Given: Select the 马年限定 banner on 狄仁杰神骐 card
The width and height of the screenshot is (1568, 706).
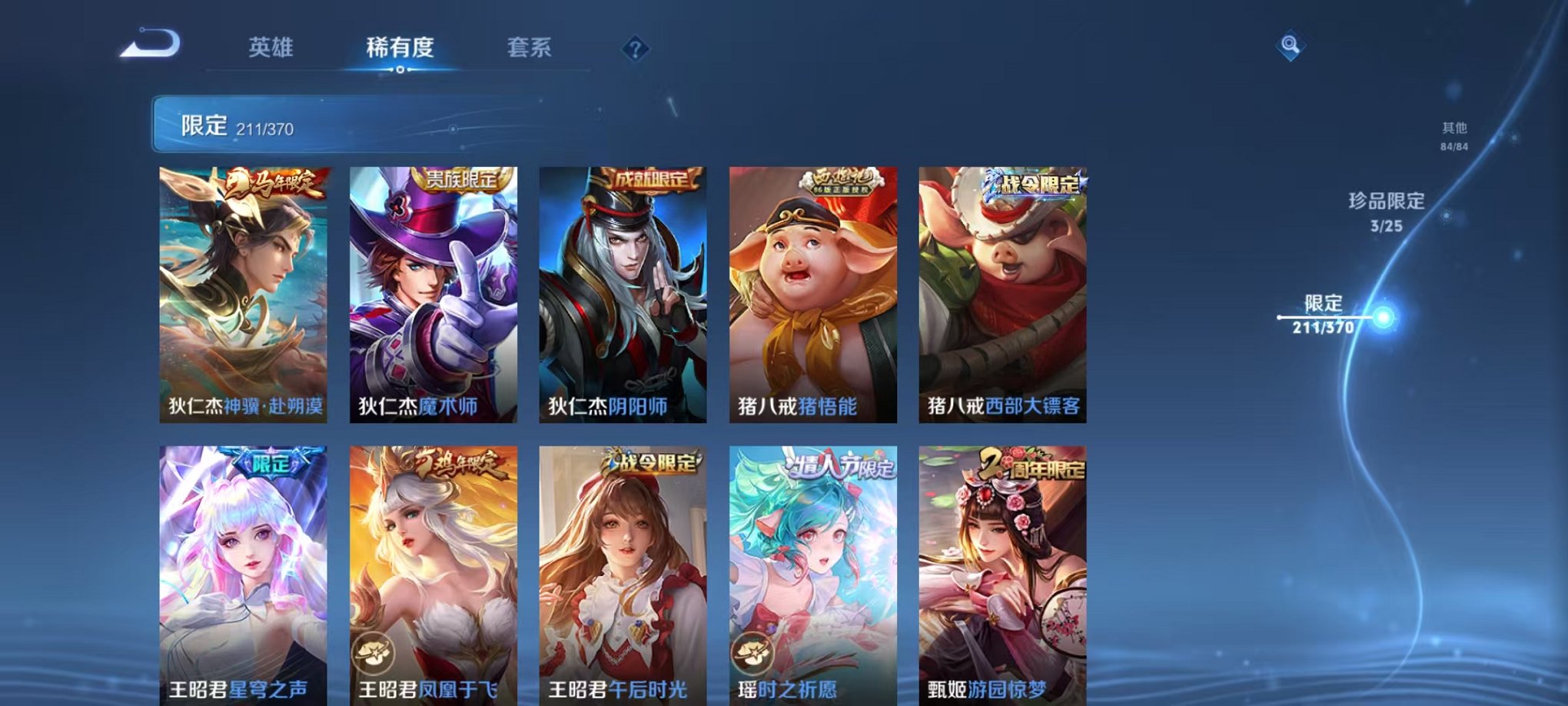Looking at the screenshot, I should (271, 183).
